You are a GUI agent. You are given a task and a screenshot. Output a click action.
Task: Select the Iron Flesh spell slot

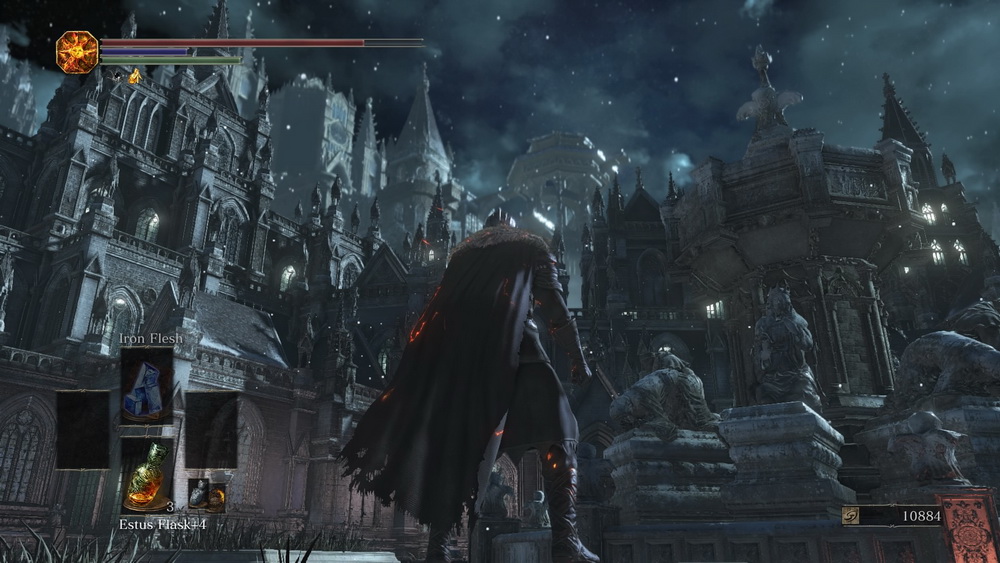pos(147,385)
